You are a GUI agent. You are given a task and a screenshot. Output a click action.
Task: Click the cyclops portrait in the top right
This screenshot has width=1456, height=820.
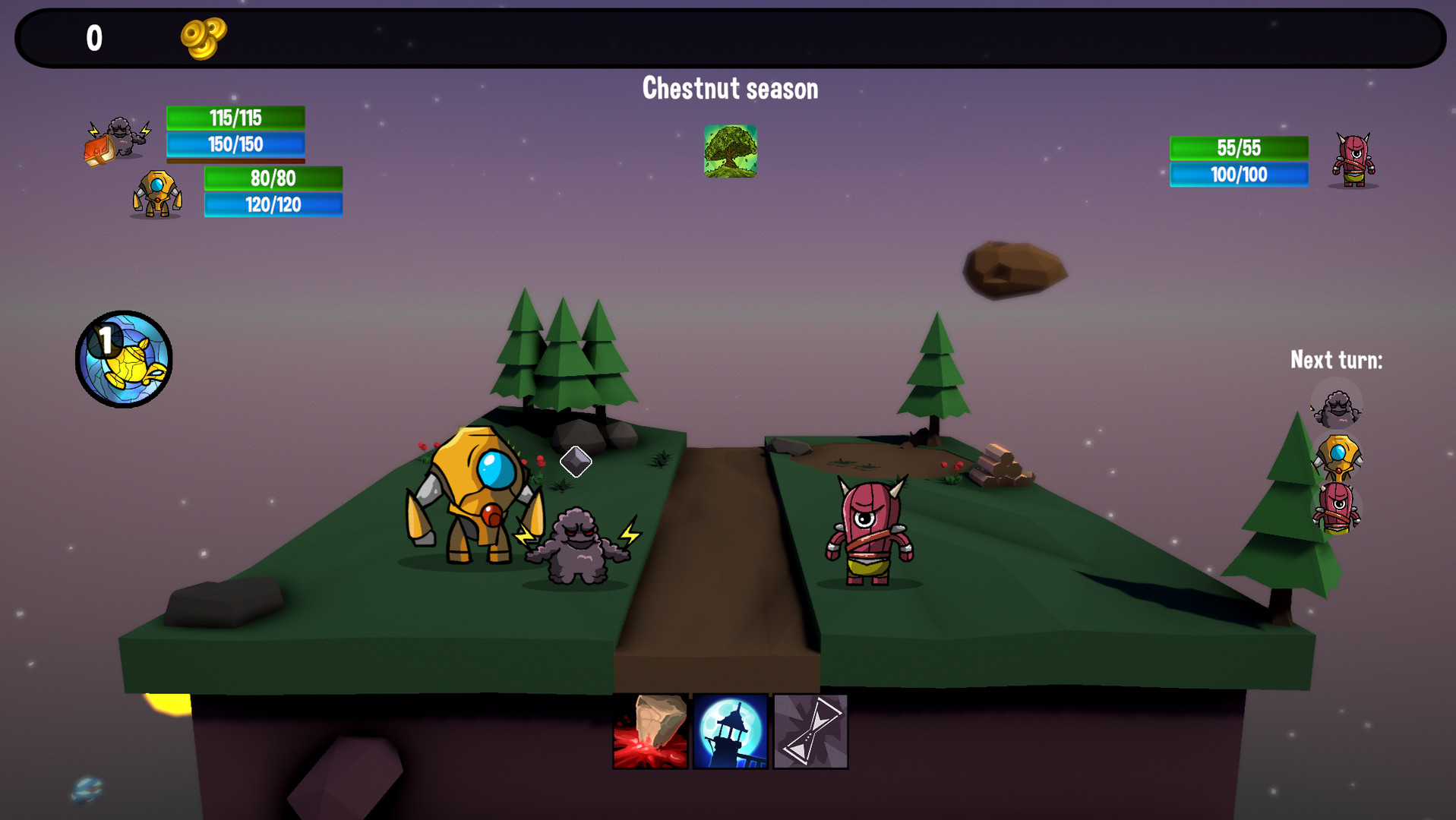pyautogui.click(x=1353, y=161)
